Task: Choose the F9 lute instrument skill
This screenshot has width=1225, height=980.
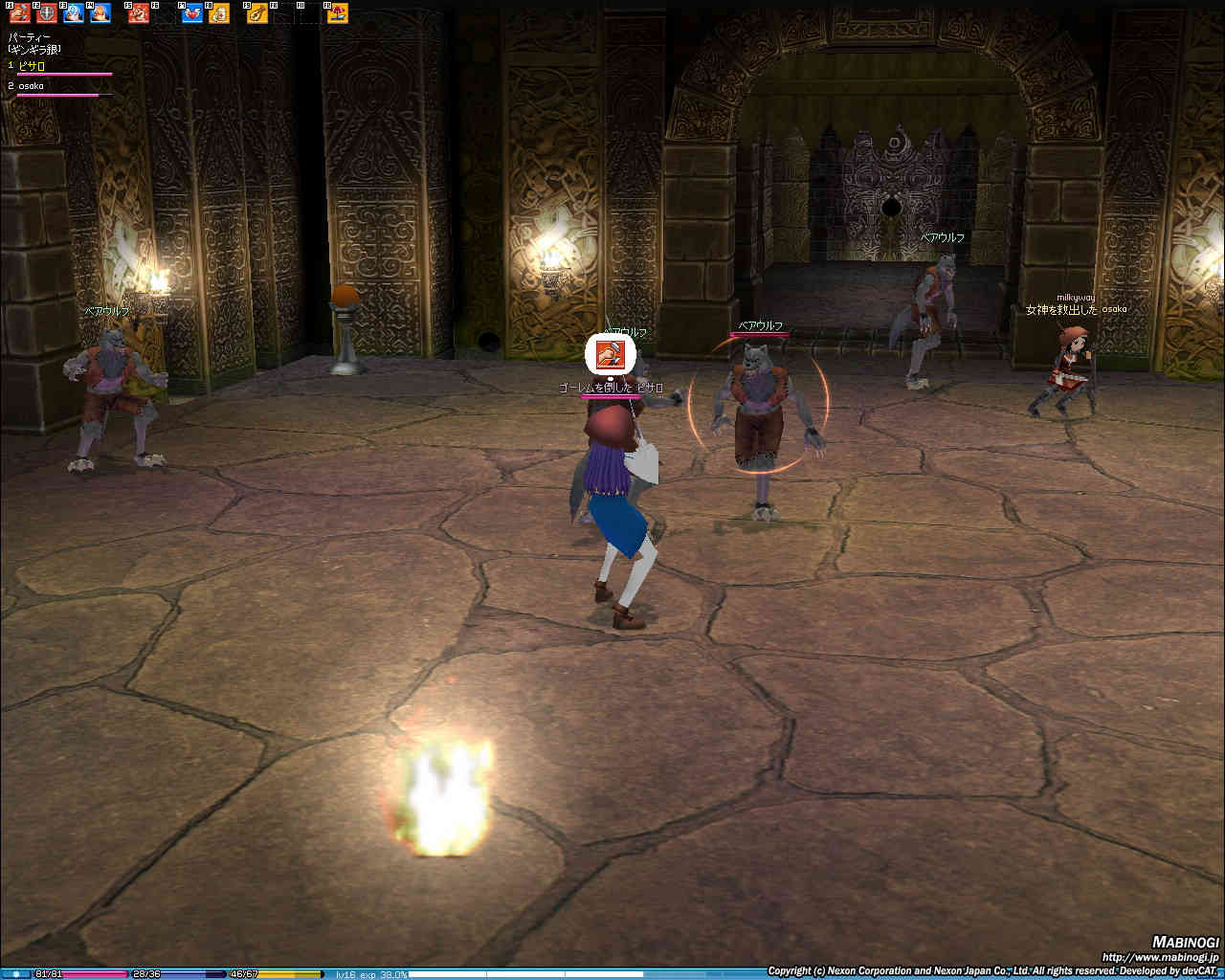Action: coord(257,13)
